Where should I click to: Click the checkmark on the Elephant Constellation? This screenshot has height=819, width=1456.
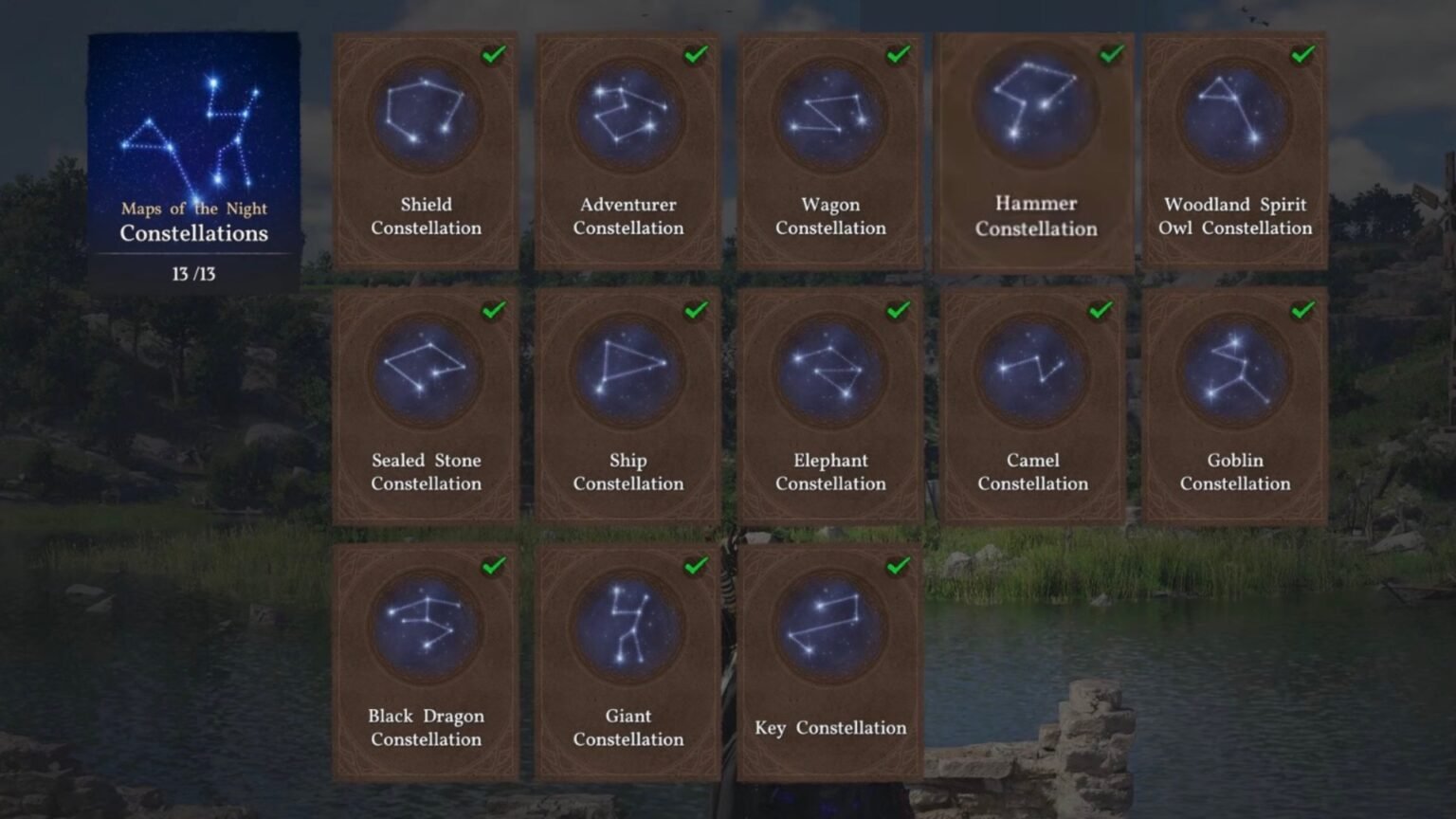896,309
